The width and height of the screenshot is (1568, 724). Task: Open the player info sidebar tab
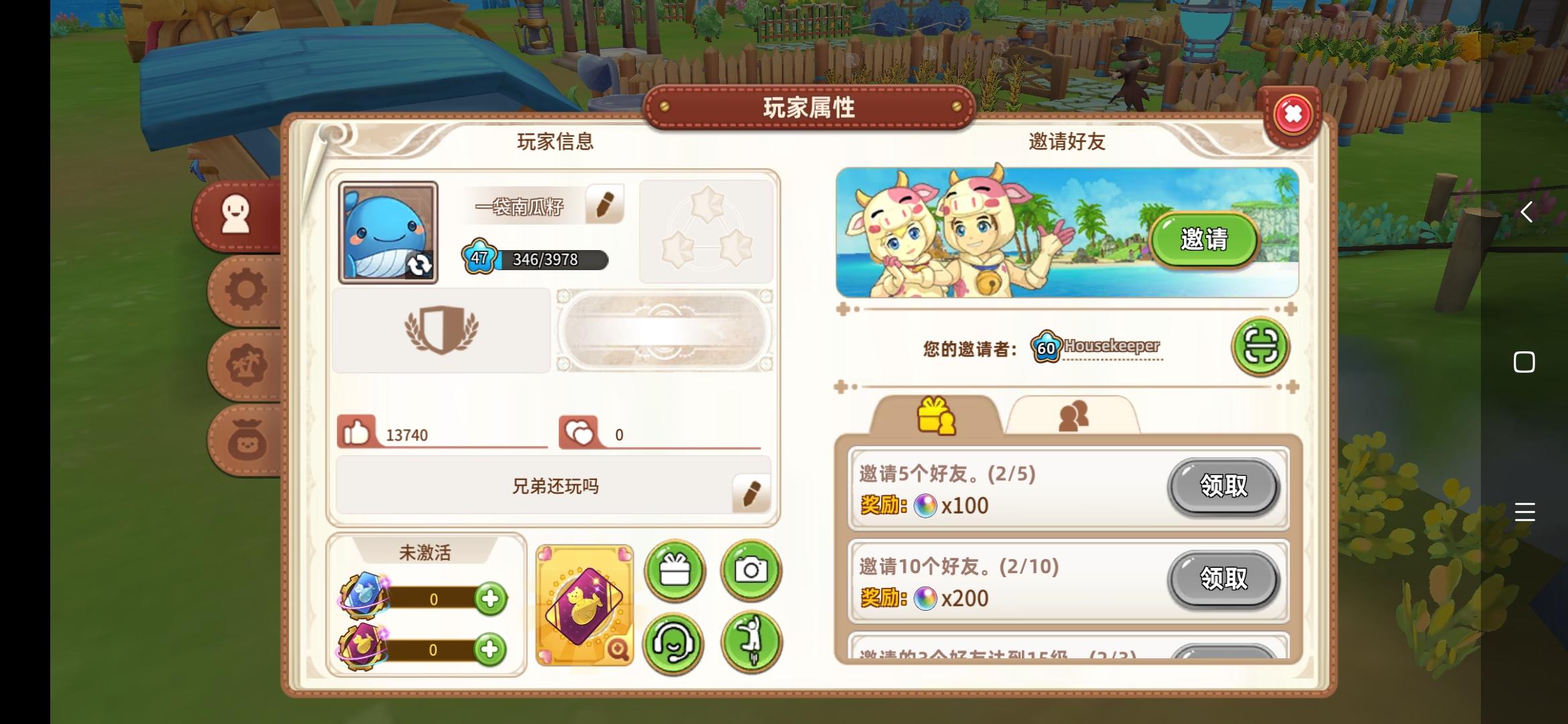pyautogui.click(x=236, y=213)
